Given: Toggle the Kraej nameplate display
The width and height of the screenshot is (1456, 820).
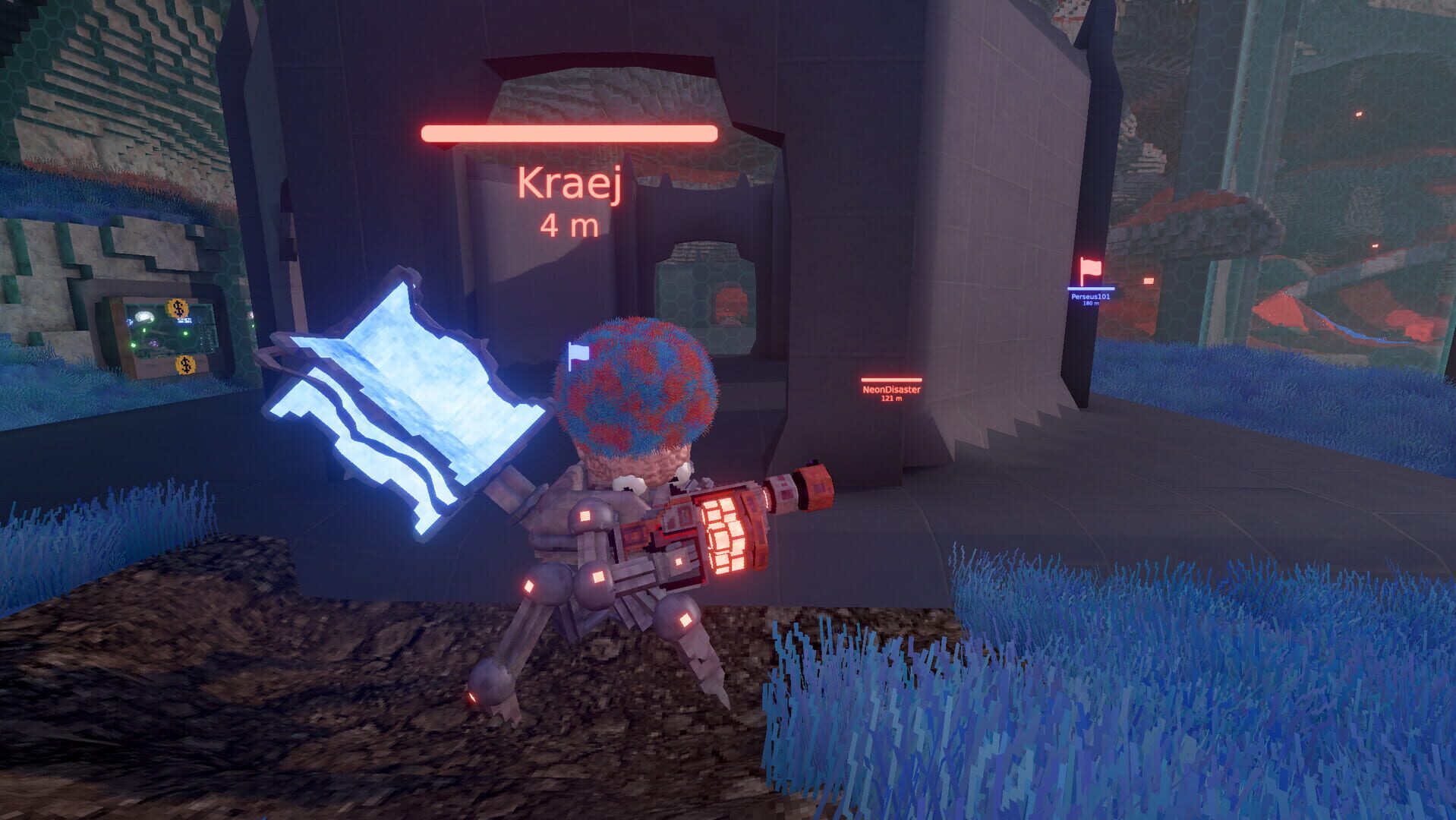Looking at the screenshot, I should point(571,184).
